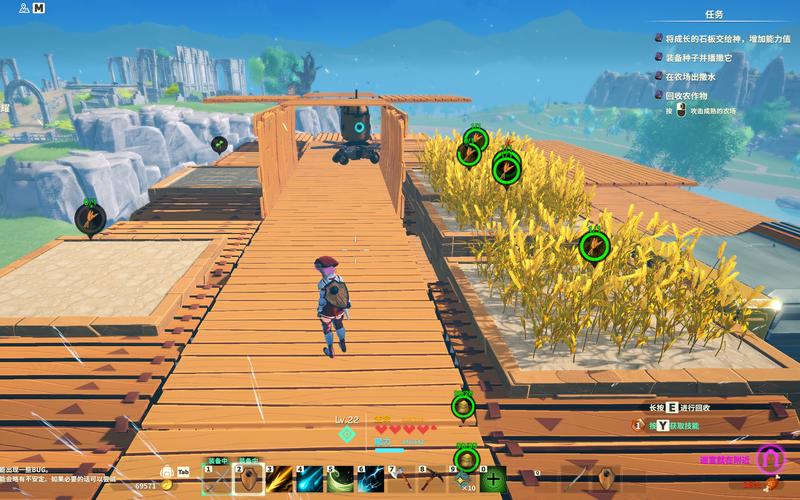Click the magenta dungeon gate icon
Screen dimensions: 800x500
click(x=768, y=459)
